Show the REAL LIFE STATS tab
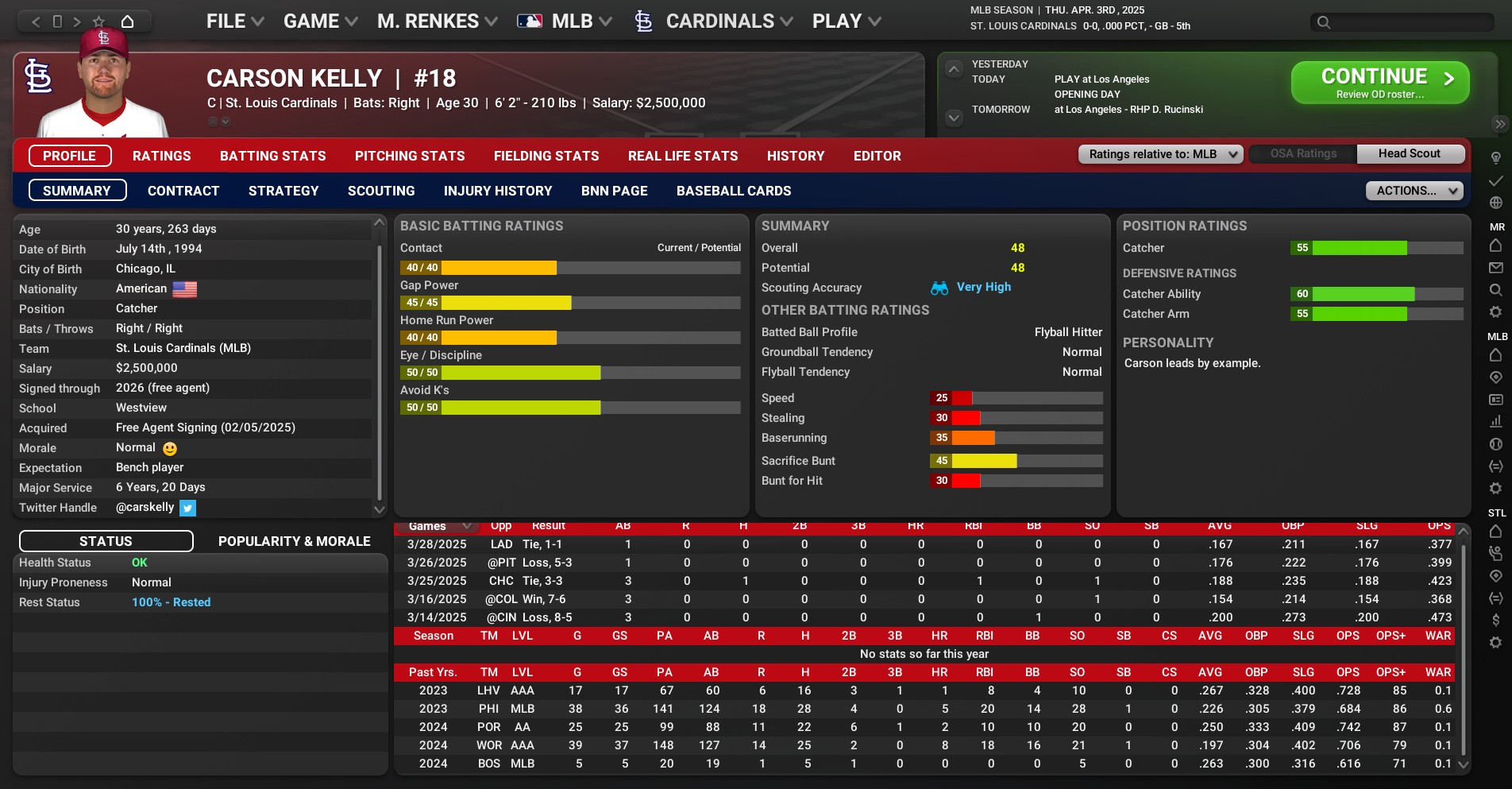The width and height of the screenshot is (1512, 789). click(683, 156)
